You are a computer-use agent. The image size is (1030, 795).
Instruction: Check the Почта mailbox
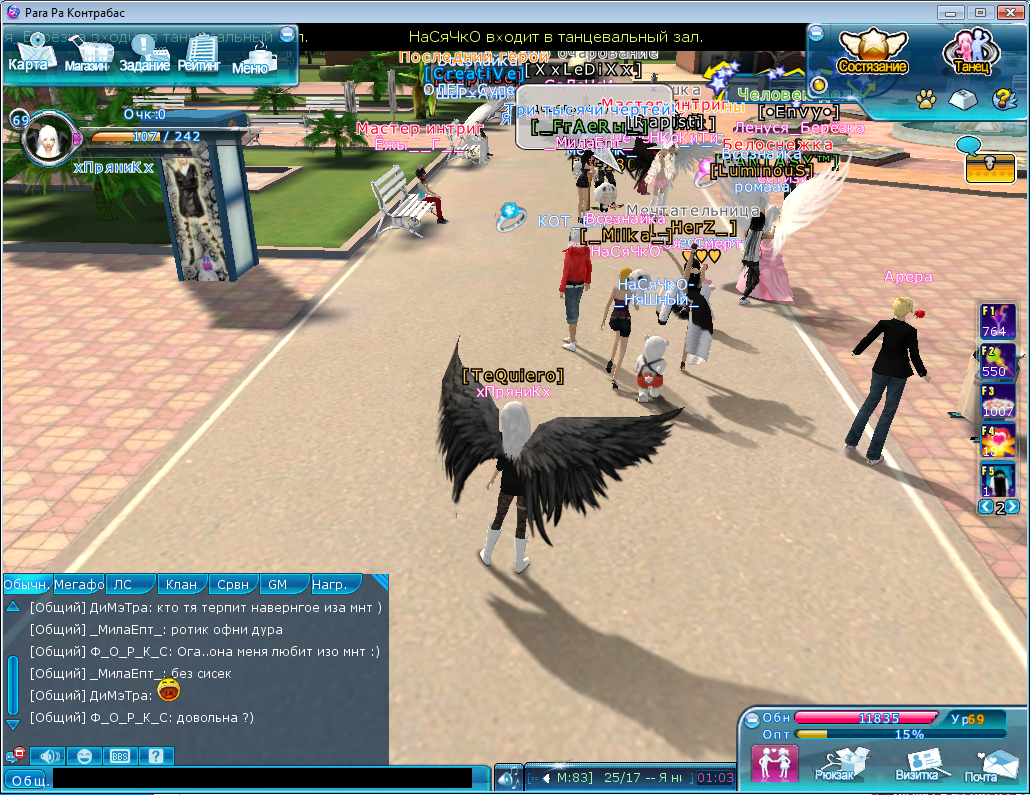[x=981, y=765]
